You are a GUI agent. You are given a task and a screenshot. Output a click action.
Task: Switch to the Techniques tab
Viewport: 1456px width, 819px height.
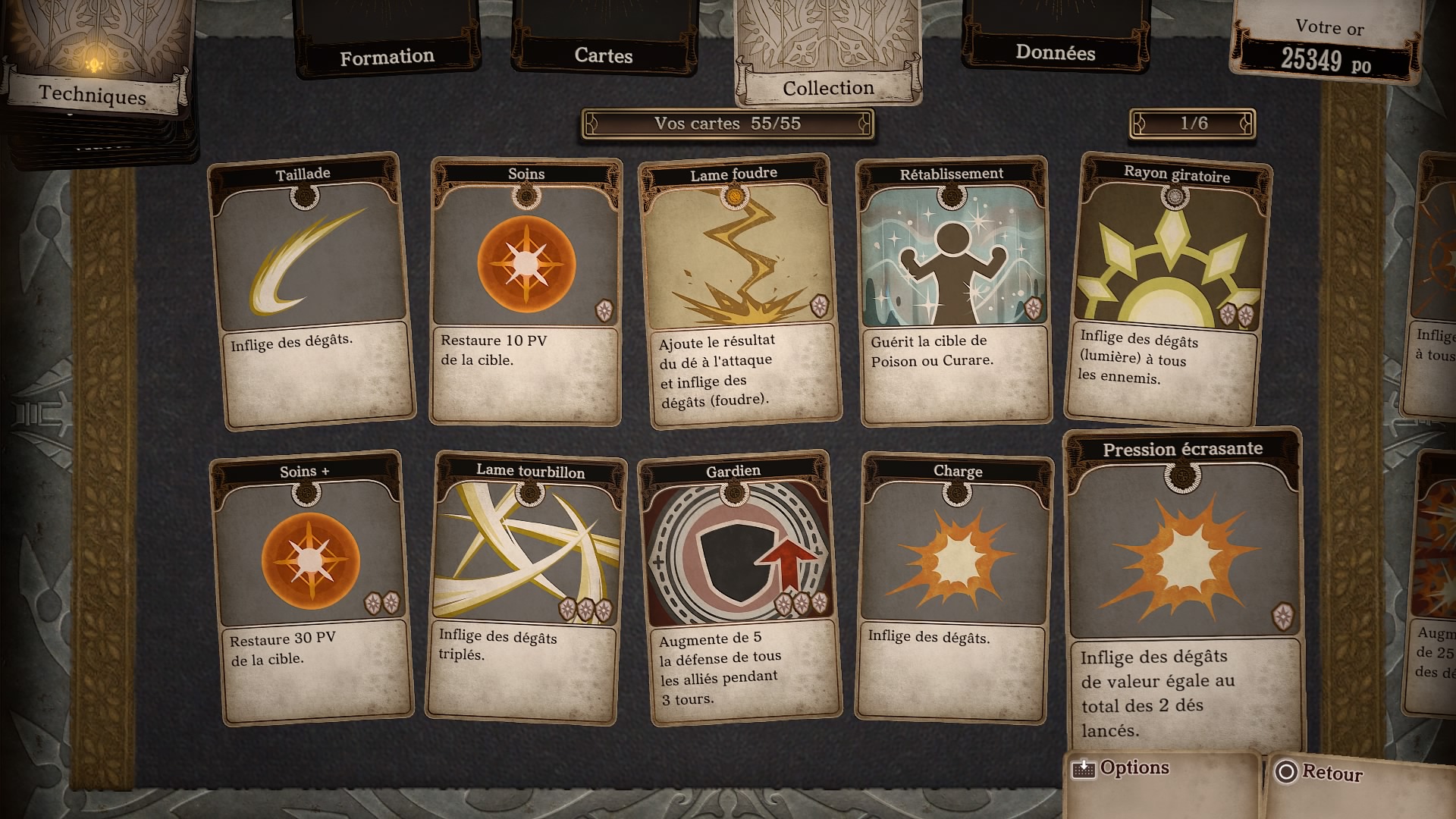click(x=93, y=95)
